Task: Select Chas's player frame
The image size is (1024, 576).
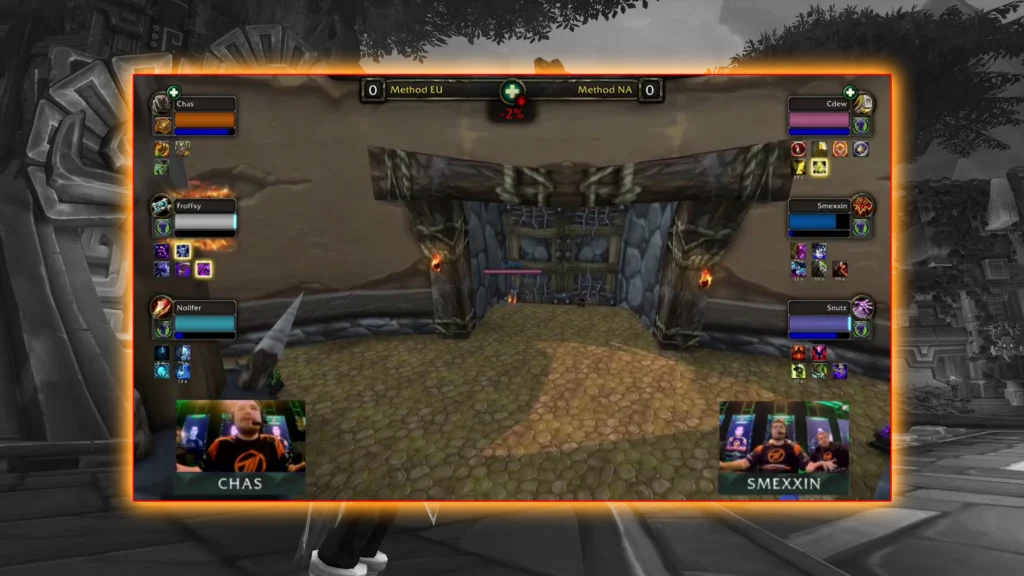Action: click(x=204, y=117)
